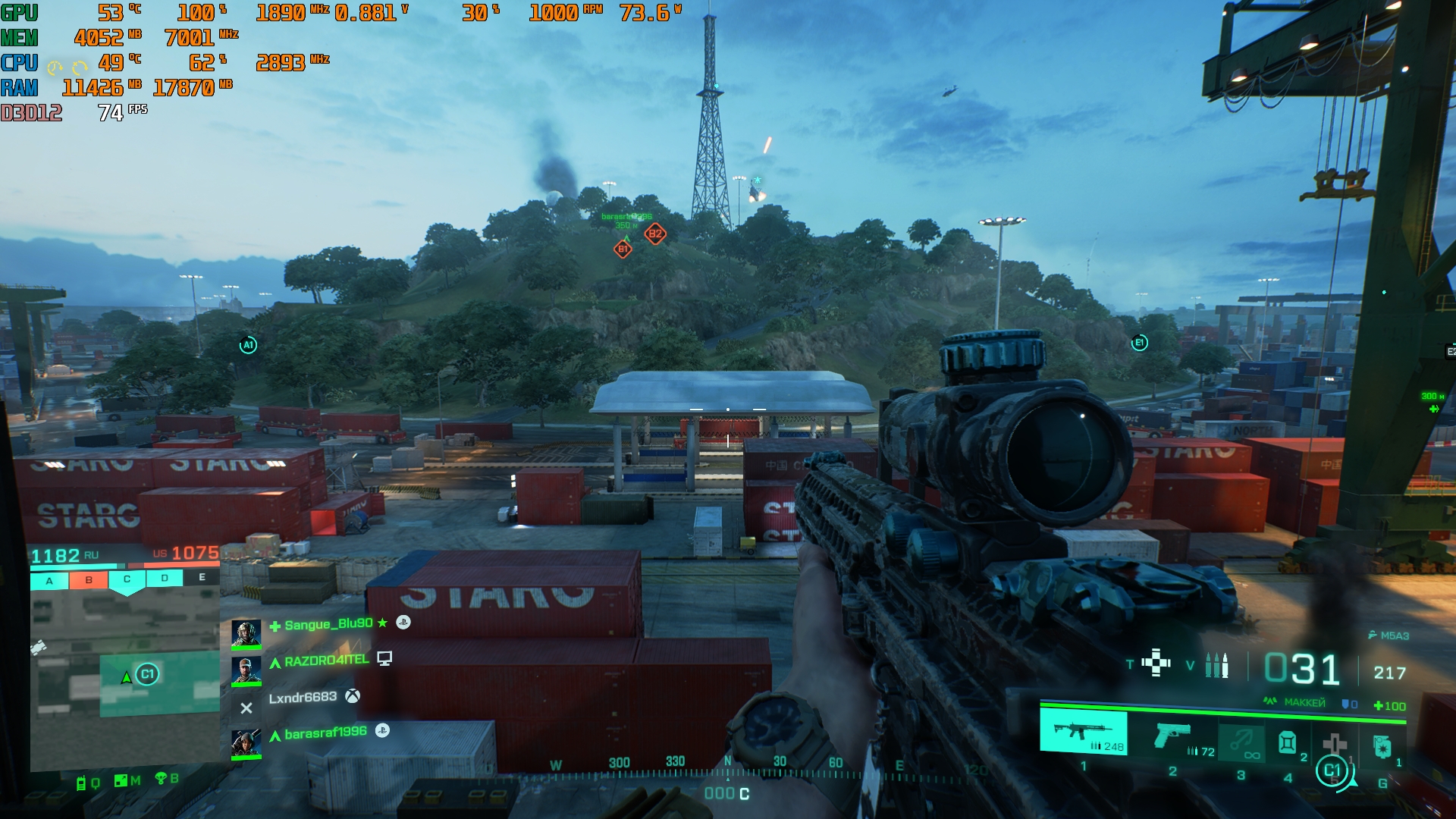Screen dimensions: 1456x819
Task: Select capture point D indicator
Action: click(x=165, y=579)
